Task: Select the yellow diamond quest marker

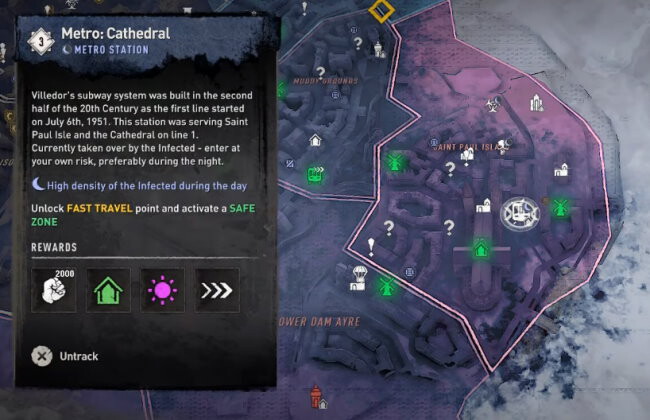Action: (x=380, y=11)
